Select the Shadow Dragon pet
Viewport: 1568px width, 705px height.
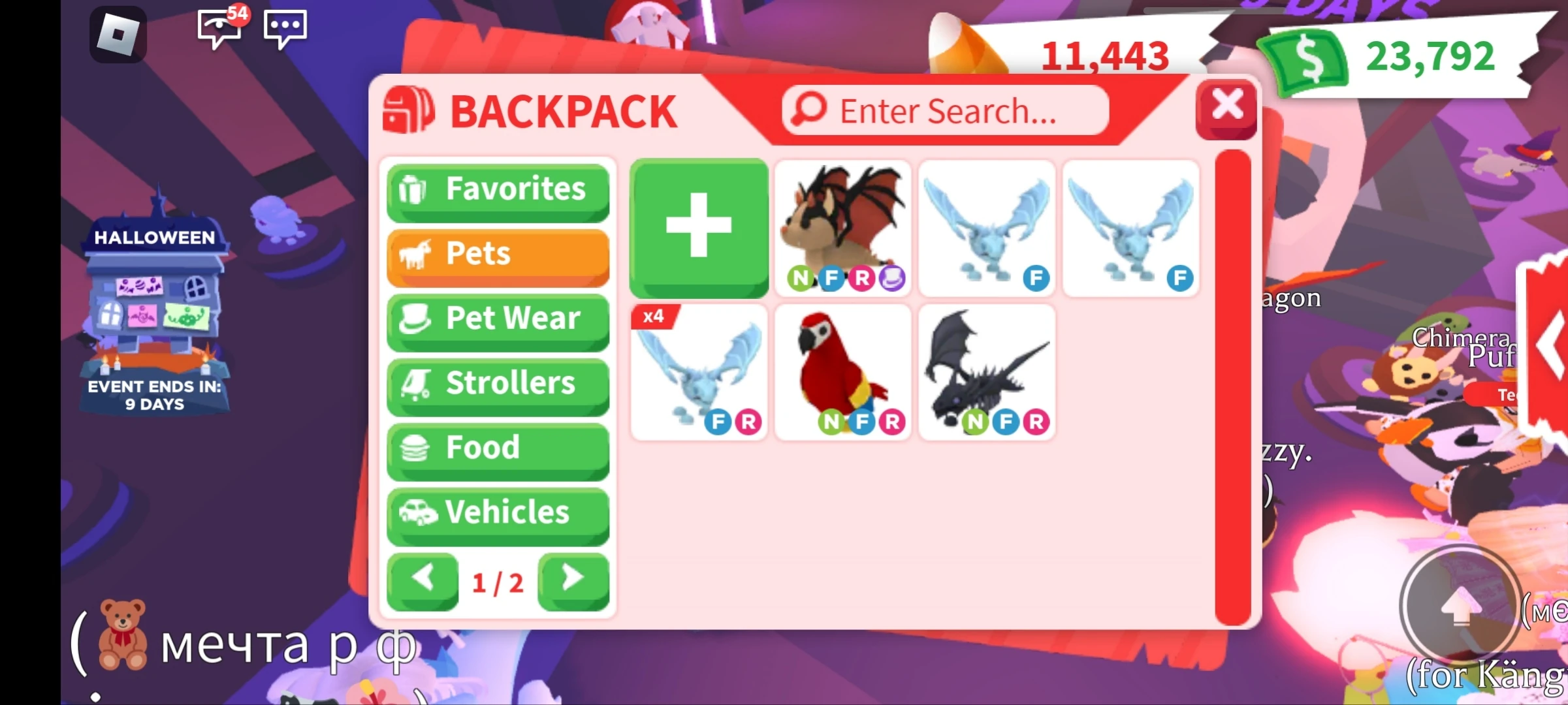[986, 372]
